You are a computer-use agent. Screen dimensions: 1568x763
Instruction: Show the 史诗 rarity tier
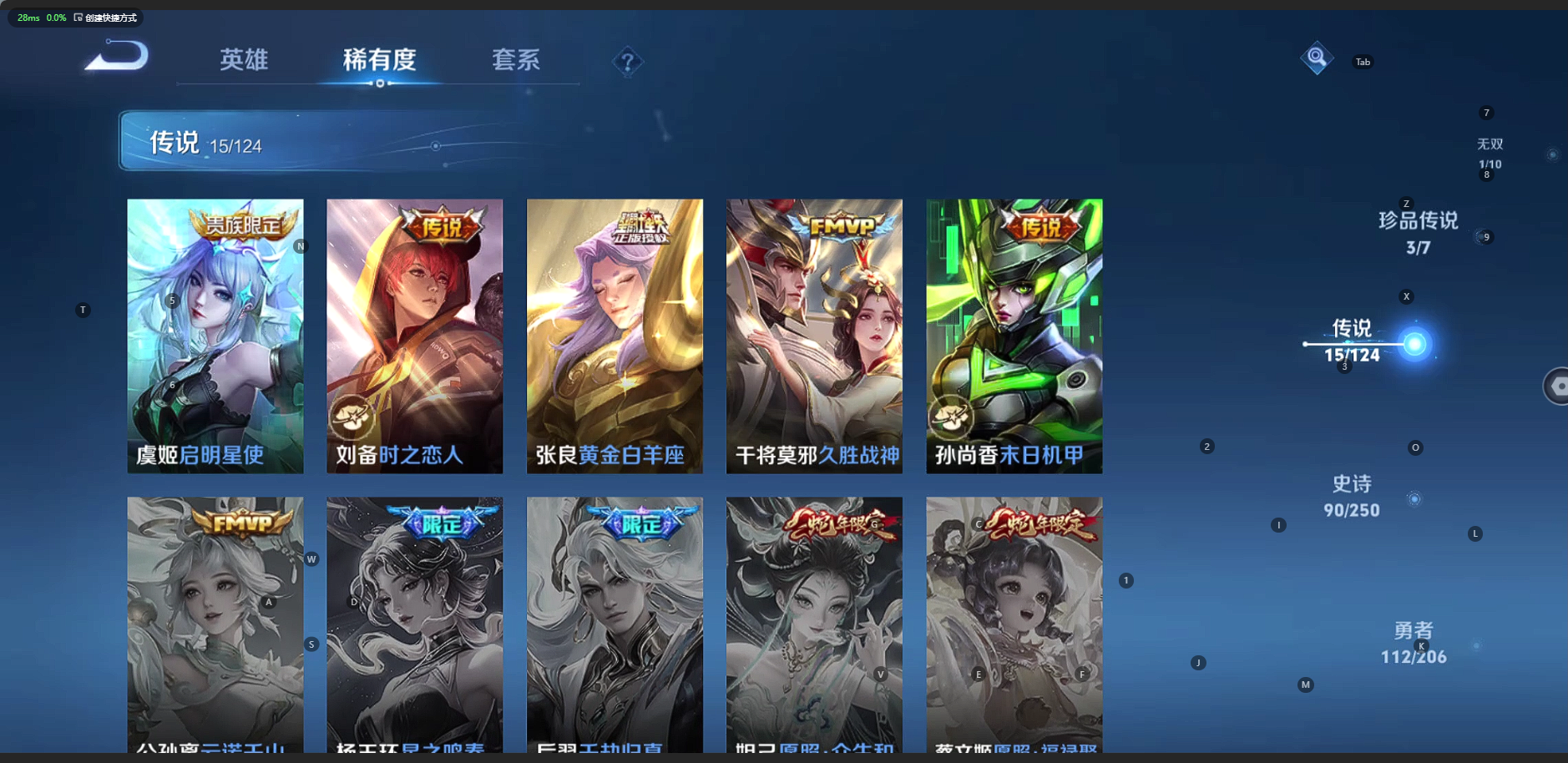1352,496
